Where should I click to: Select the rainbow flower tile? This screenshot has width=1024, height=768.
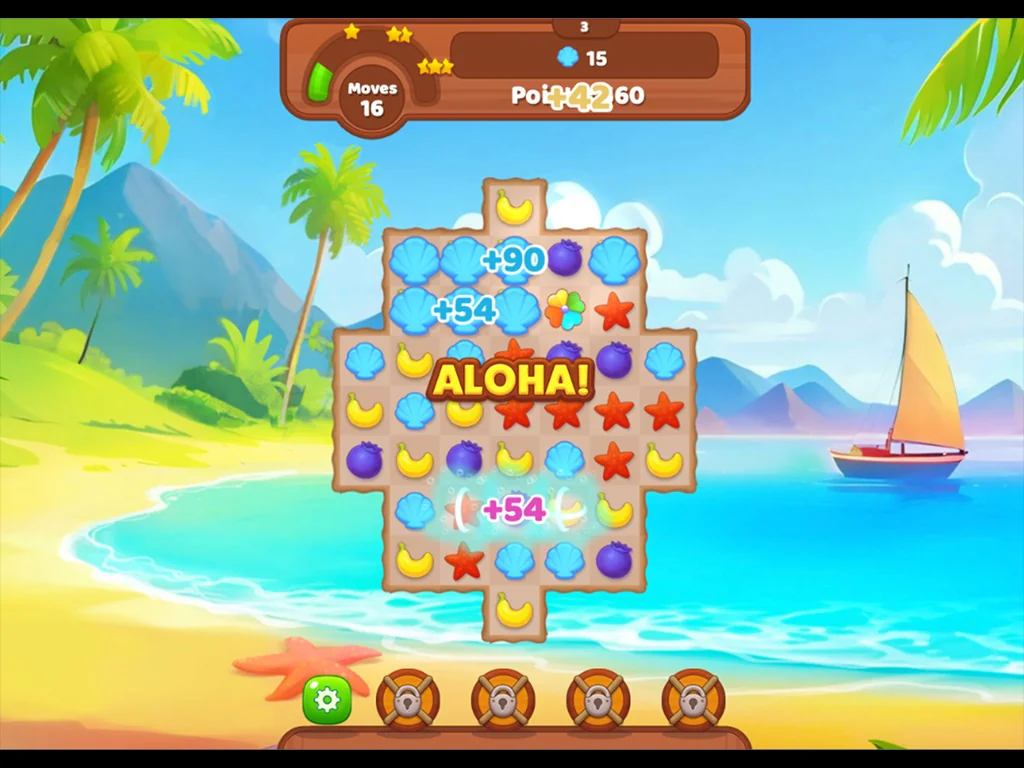tap(564, 310)
